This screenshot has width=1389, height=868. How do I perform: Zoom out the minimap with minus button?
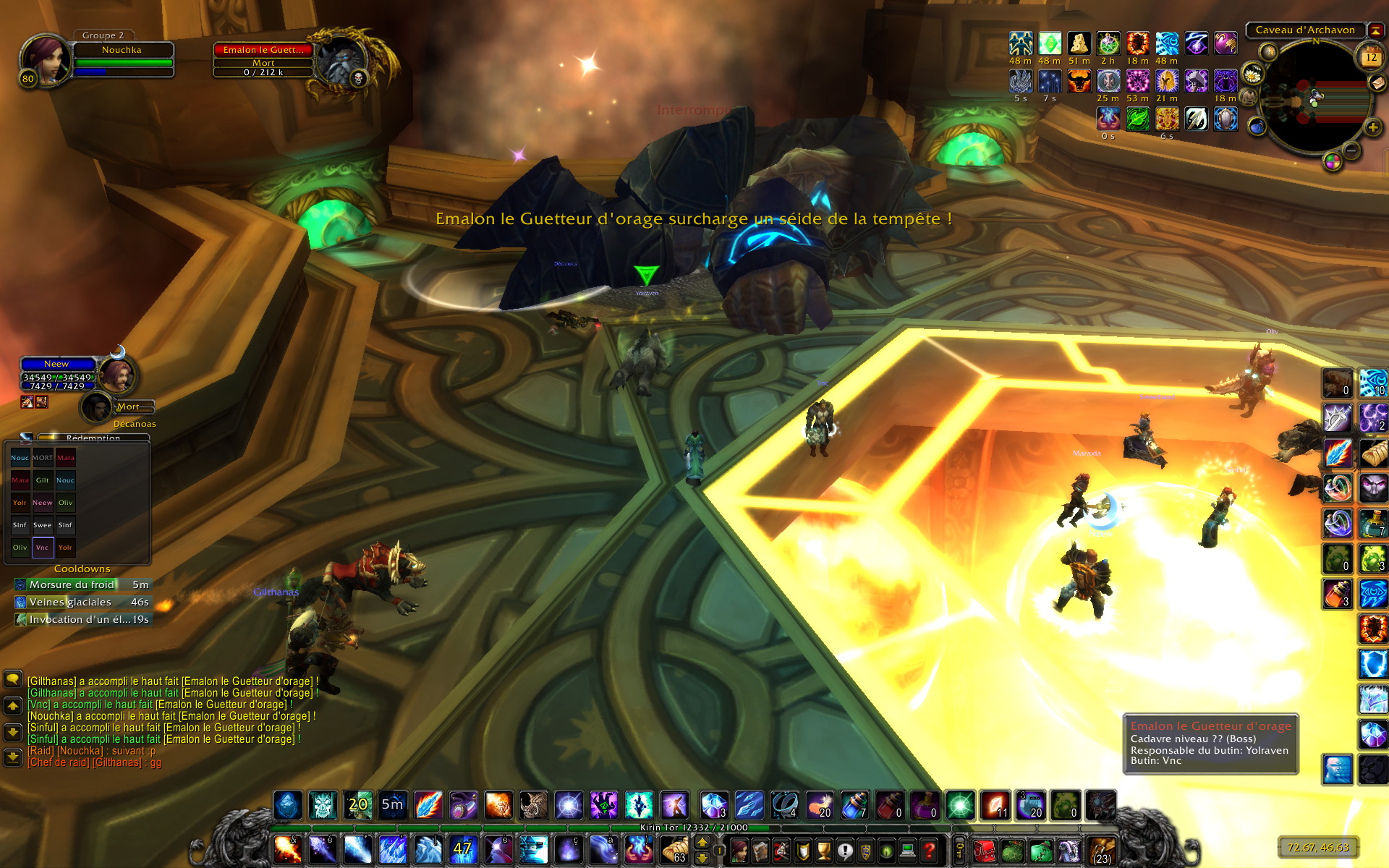pyautogui.click(x=1351, y=150)
